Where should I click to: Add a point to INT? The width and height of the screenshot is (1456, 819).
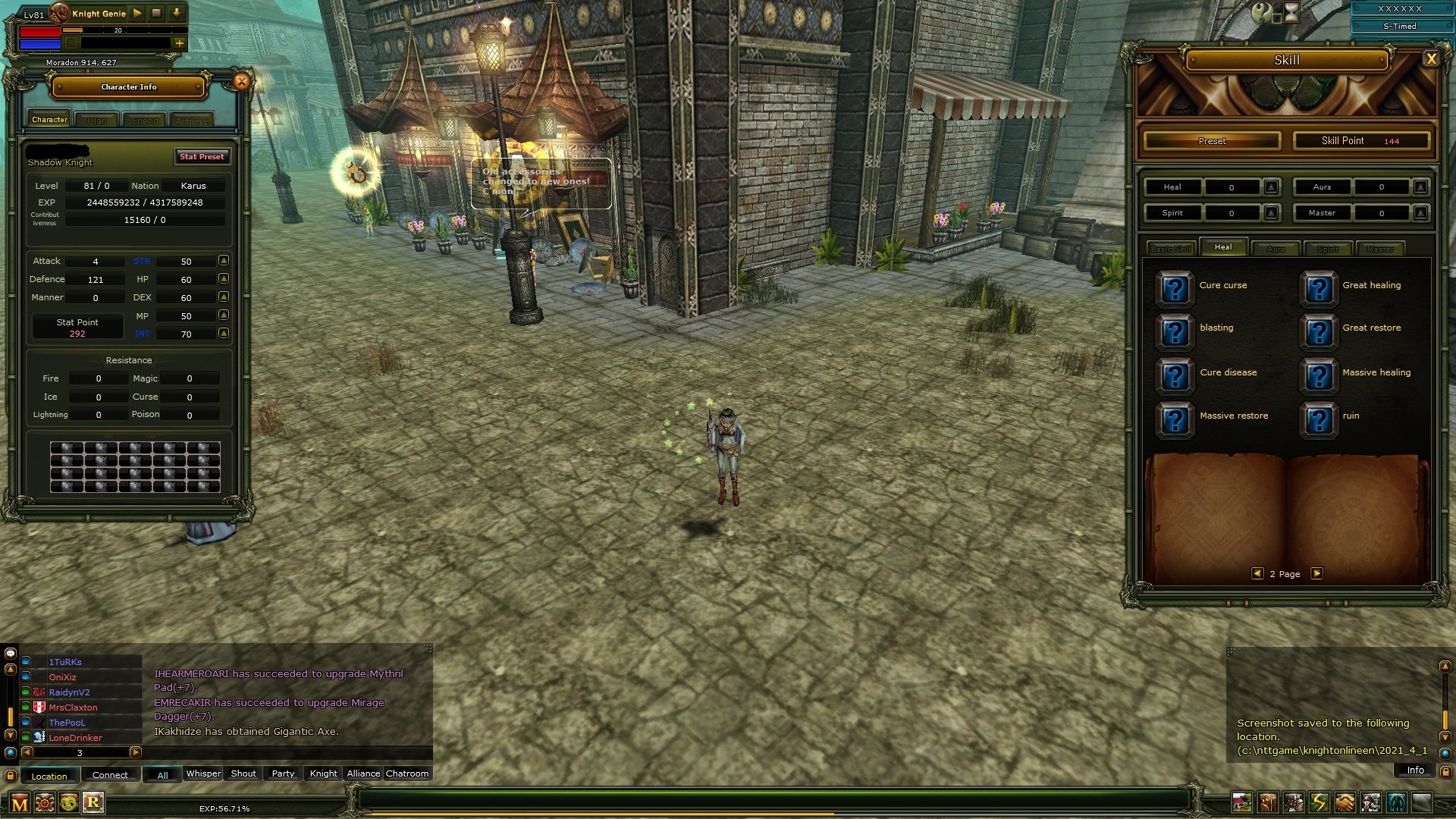coord(224,334)
